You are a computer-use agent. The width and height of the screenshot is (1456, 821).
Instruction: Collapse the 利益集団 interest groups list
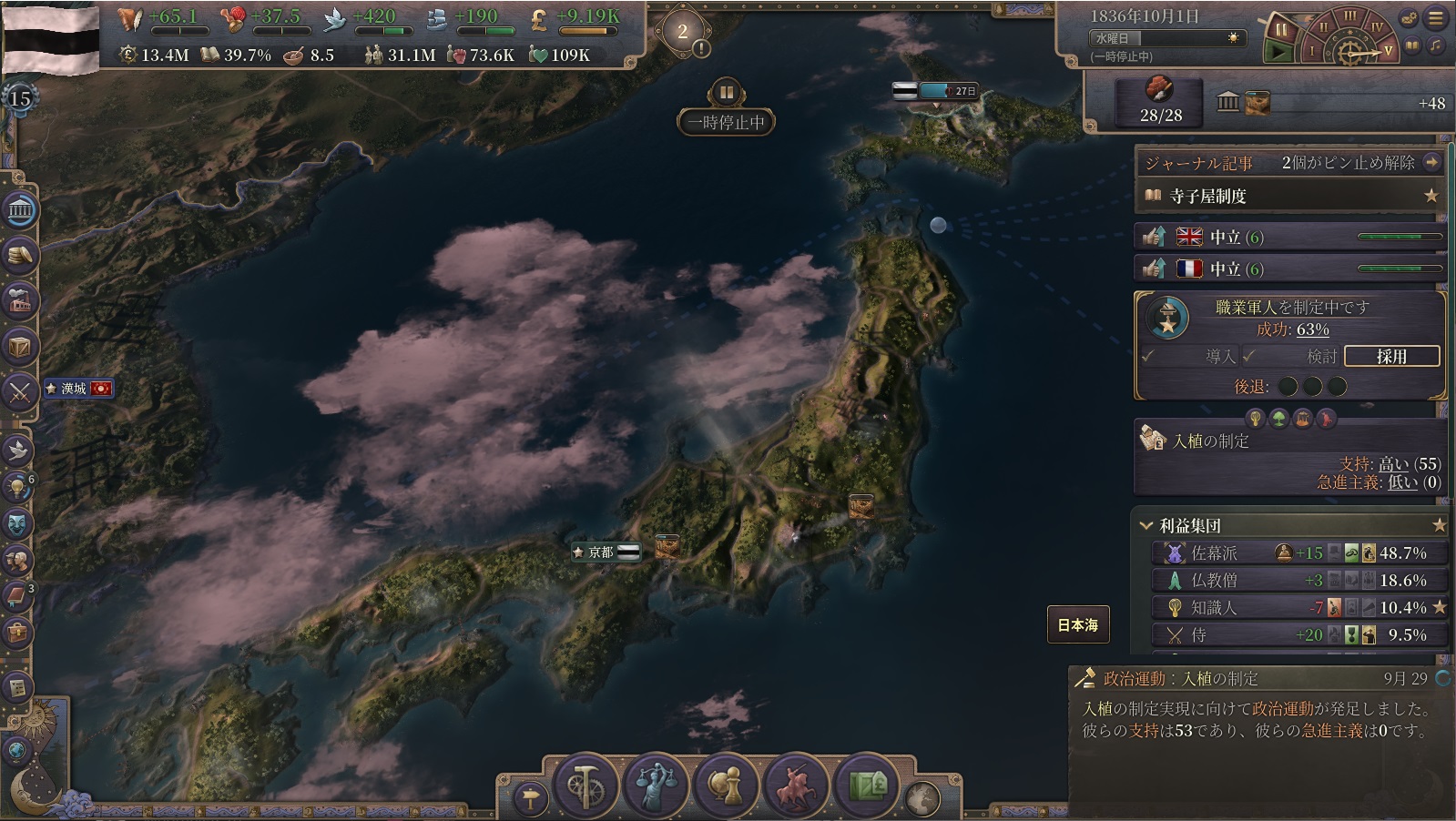(x=1146, y=525)
